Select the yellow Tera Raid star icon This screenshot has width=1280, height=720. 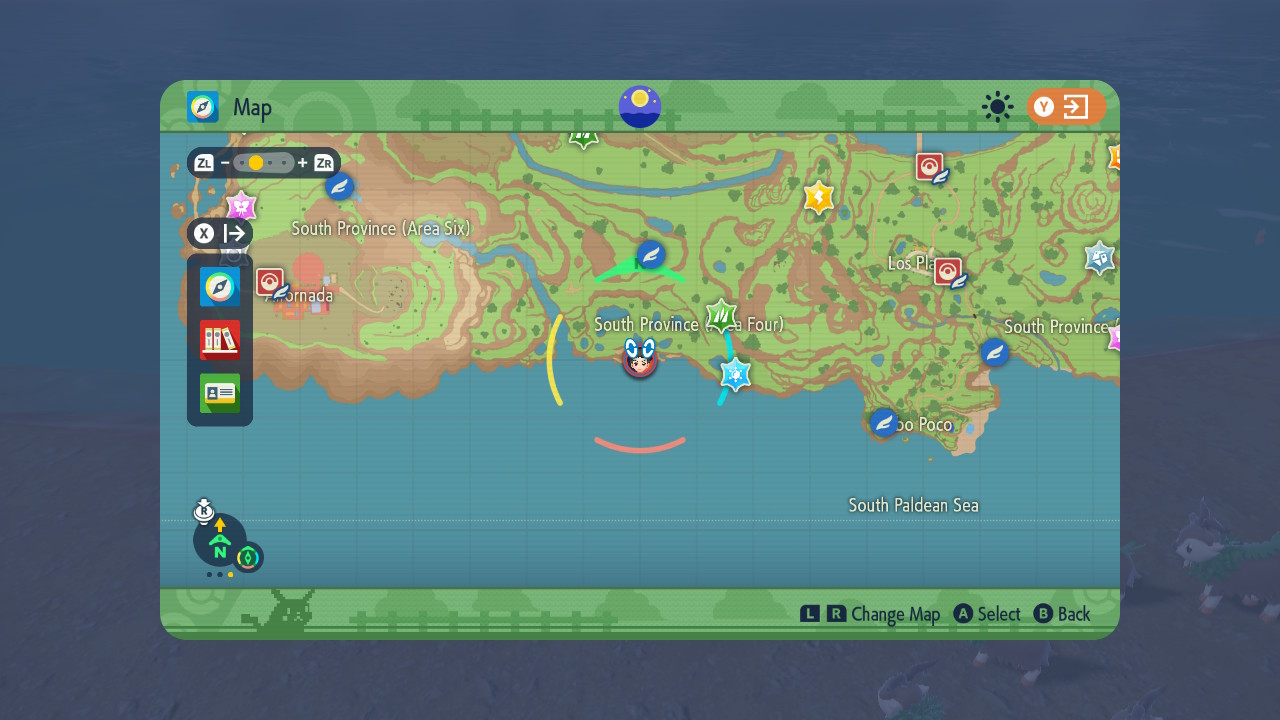pos(817,198)
